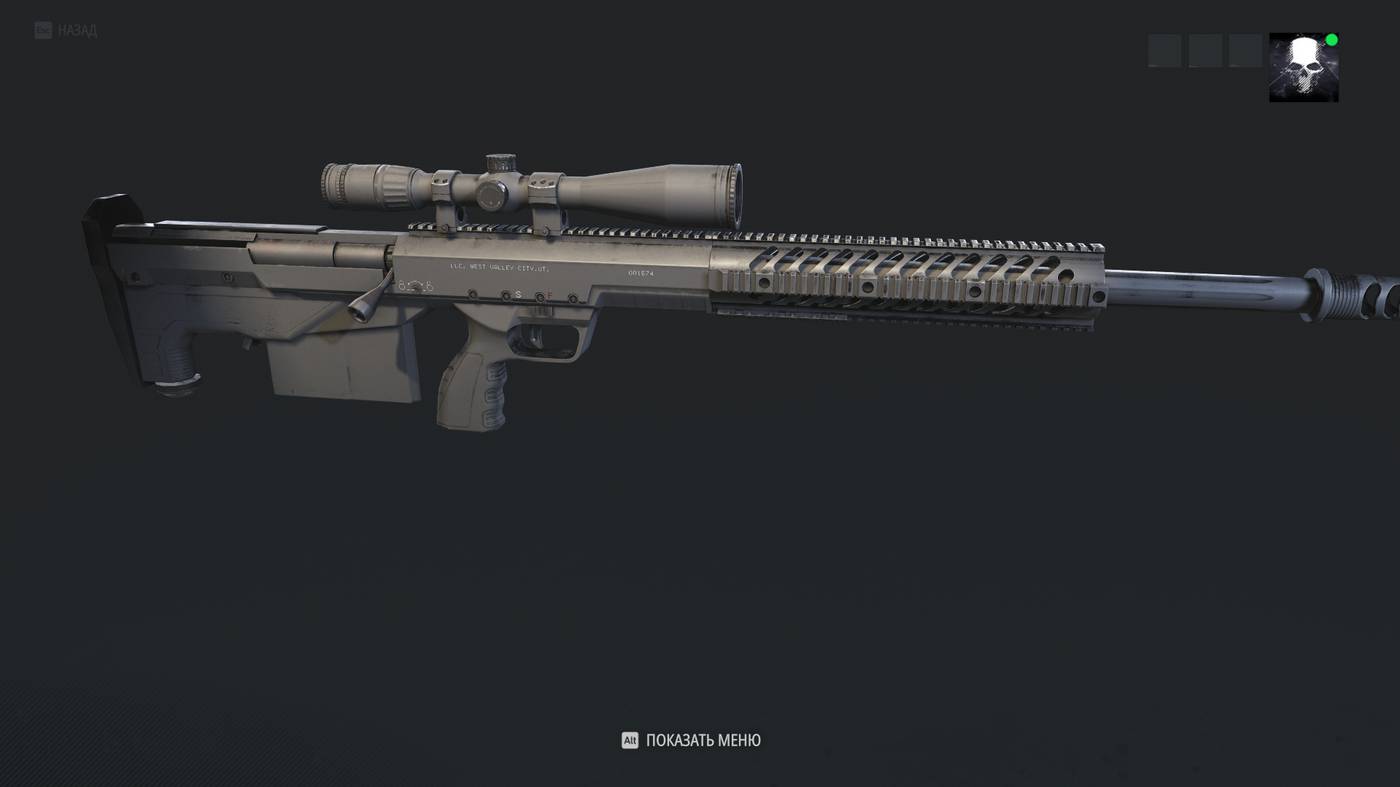Click the Ghost skull player avatar

pos(1303,67)
